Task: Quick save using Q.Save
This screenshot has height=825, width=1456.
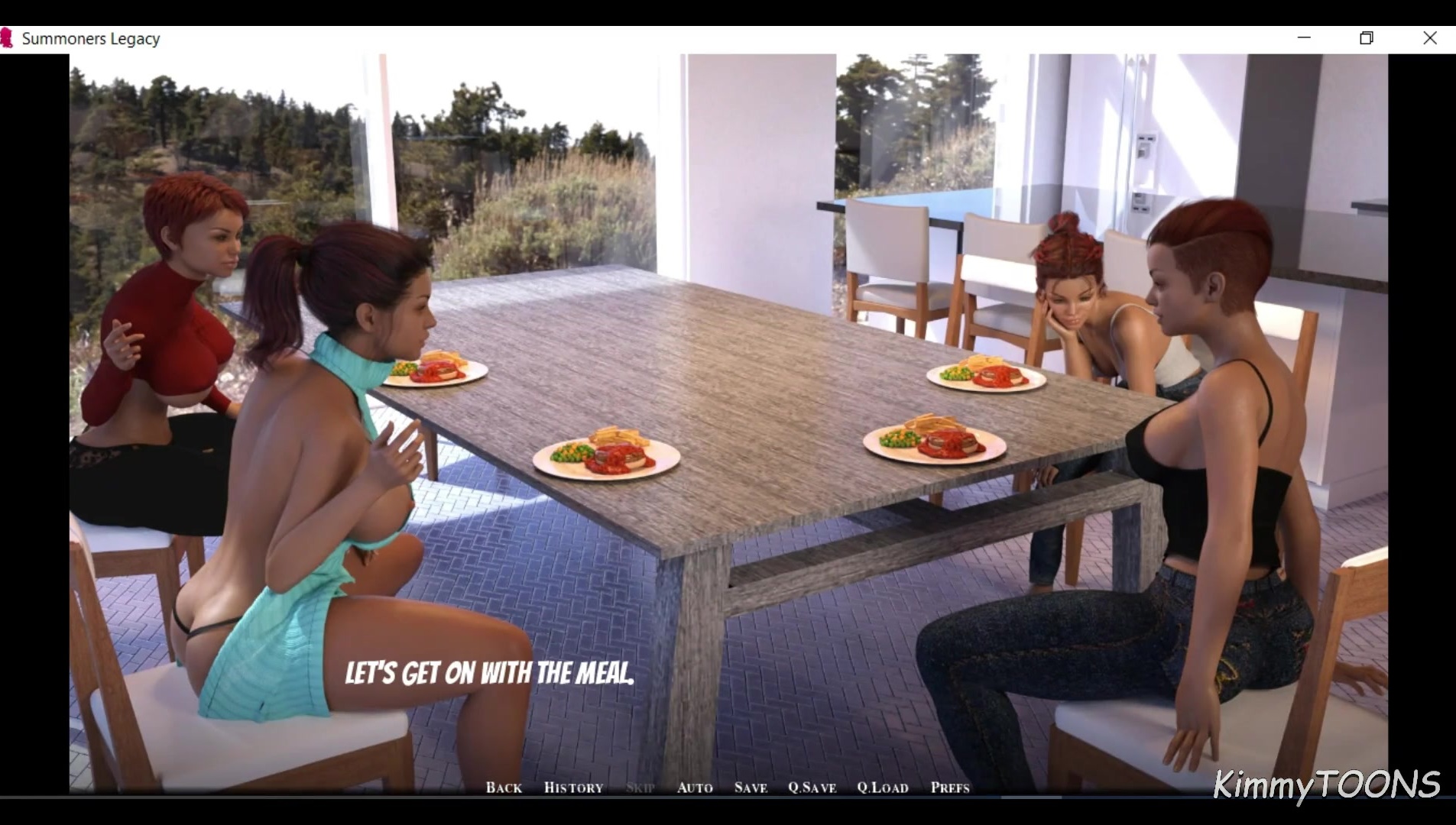Action: pyautogui.click(x=812, y=788)
